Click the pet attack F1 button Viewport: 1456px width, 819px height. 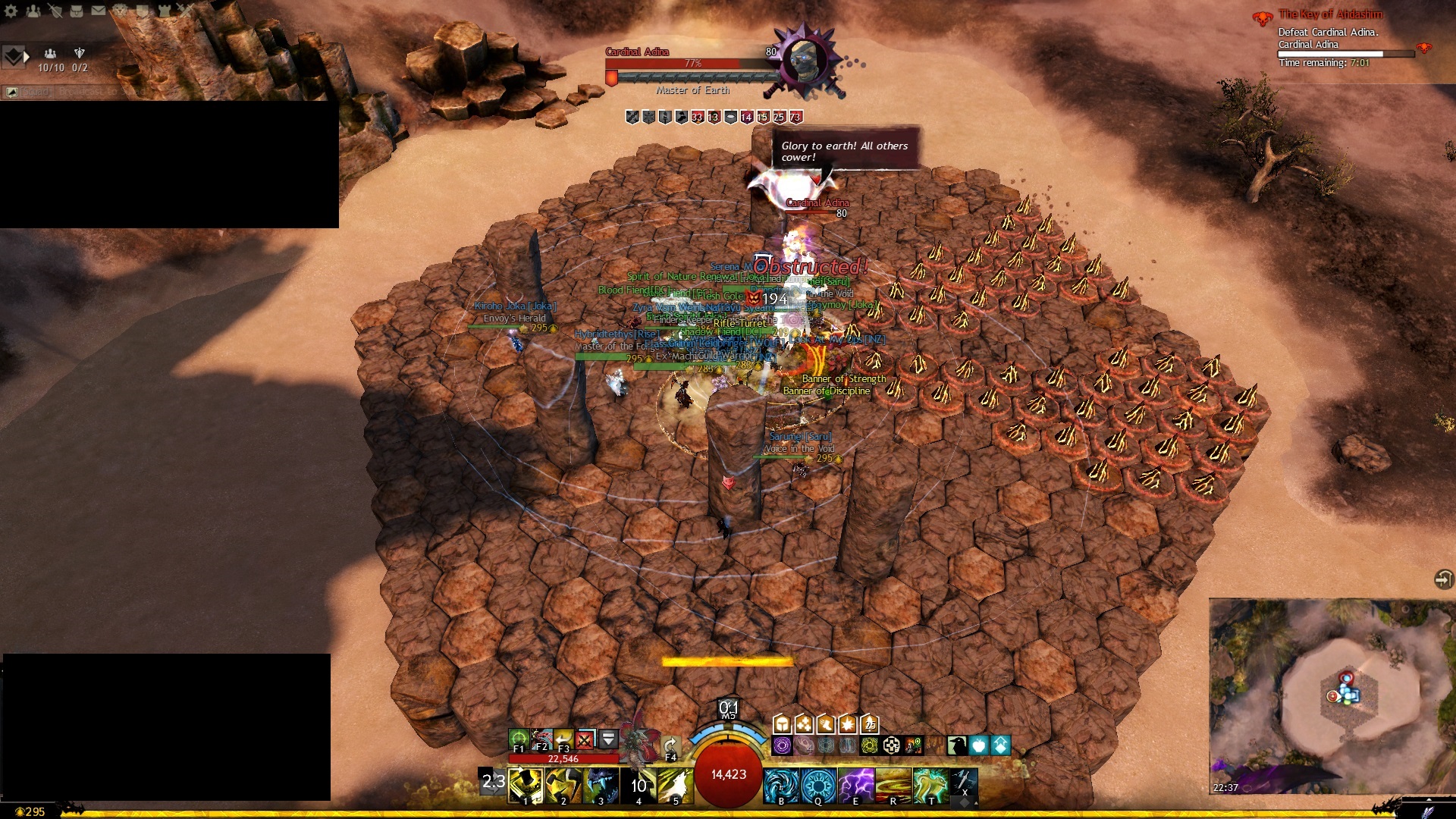coord(519,739)
